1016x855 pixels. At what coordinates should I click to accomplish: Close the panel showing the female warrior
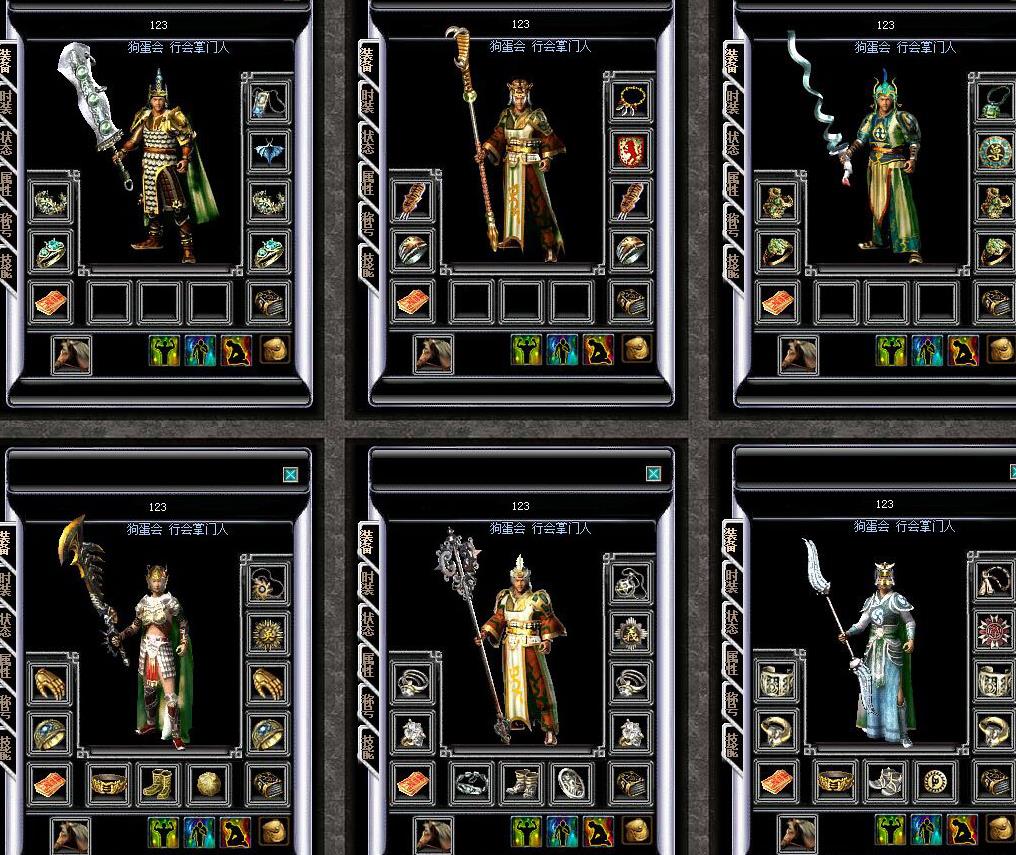click(x=290, y=475)
